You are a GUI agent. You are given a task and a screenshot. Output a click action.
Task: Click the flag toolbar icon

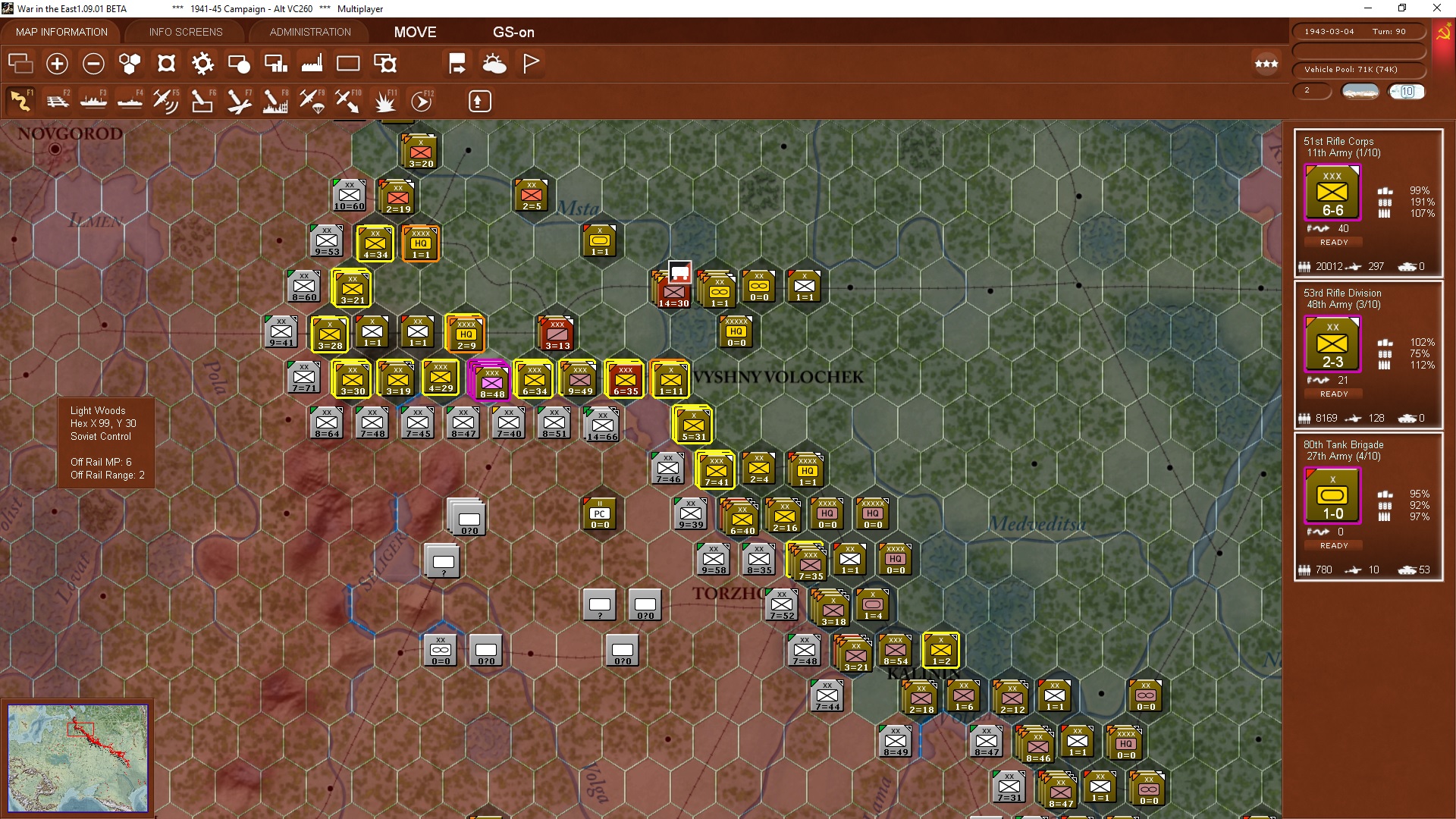coord(531,64)
